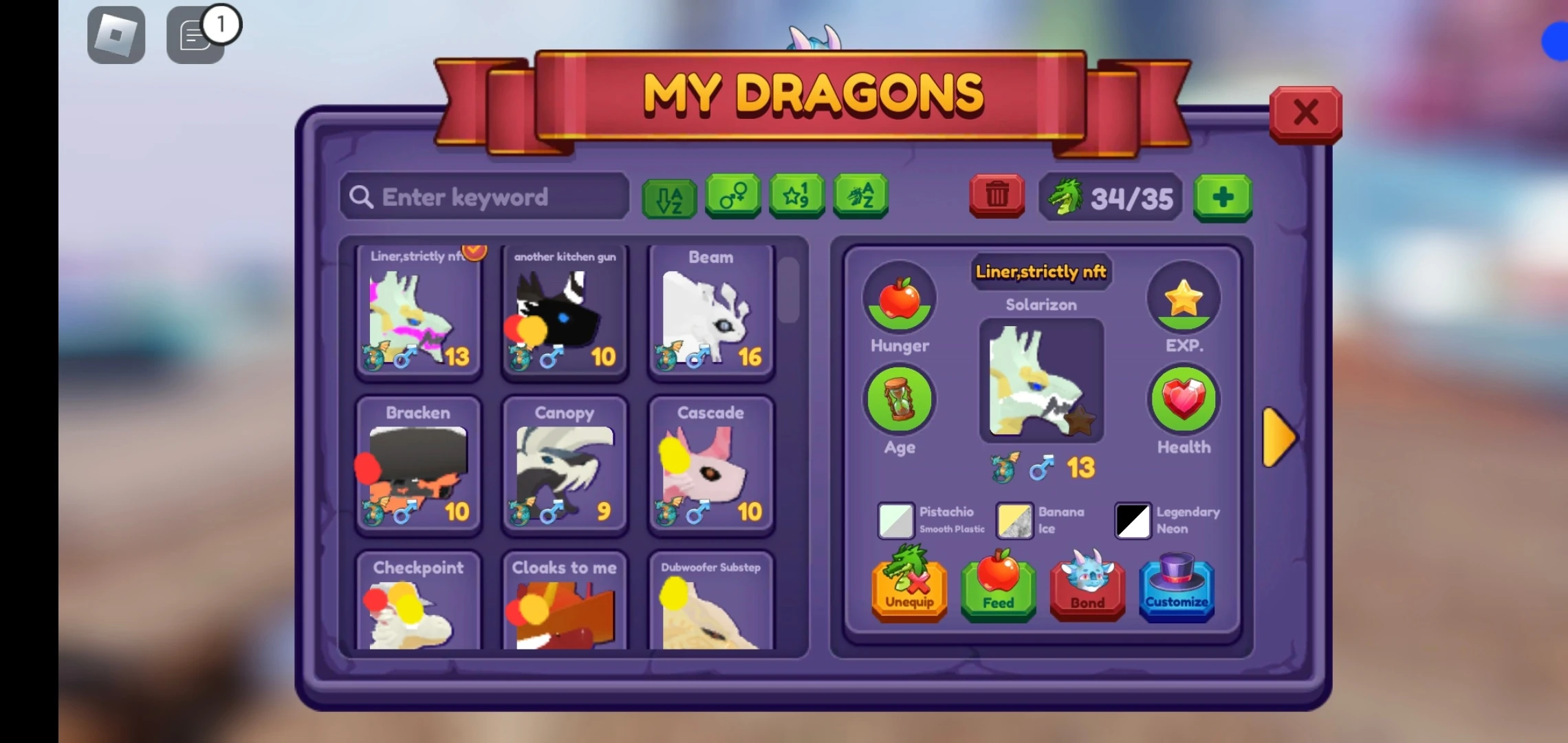Sort dragons by species name
The height and width of the screenshot is (743, 1568).
(860, 197)
